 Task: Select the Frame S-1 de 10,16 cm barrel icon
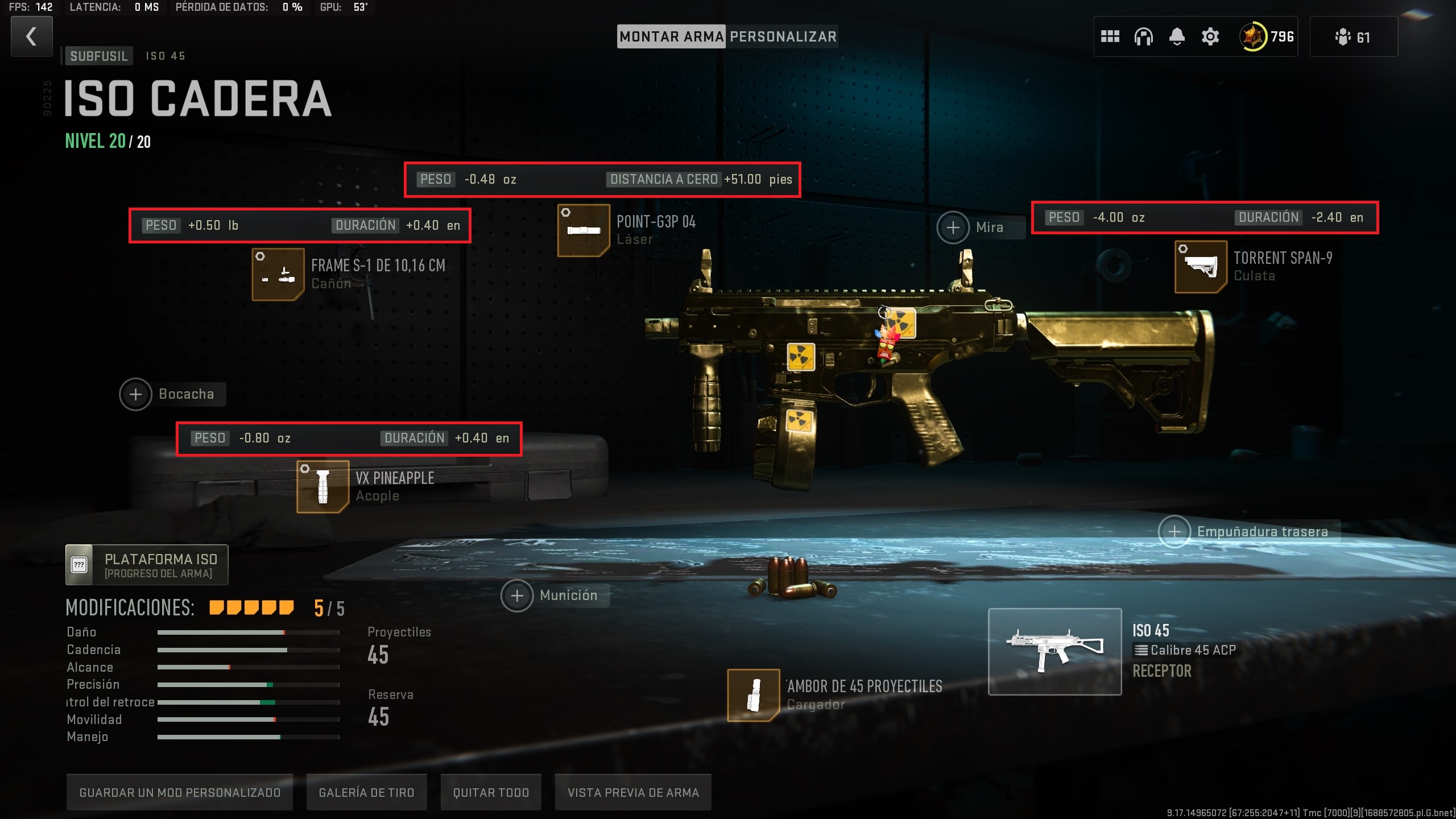[x=278, y=273]
